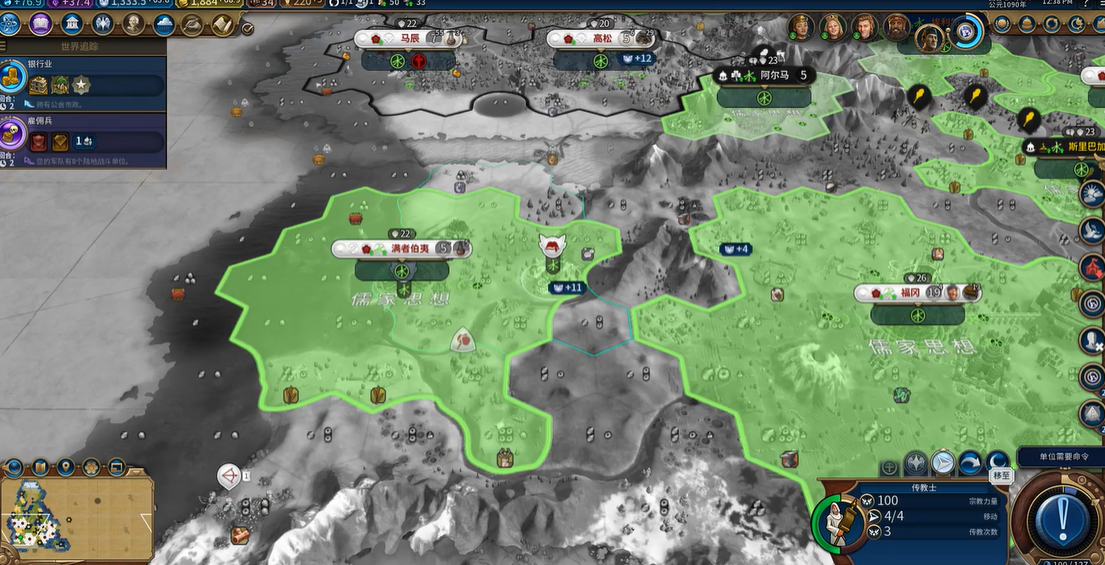Open the 世界追踪 hamburger menu

click(x=5, y=46)
